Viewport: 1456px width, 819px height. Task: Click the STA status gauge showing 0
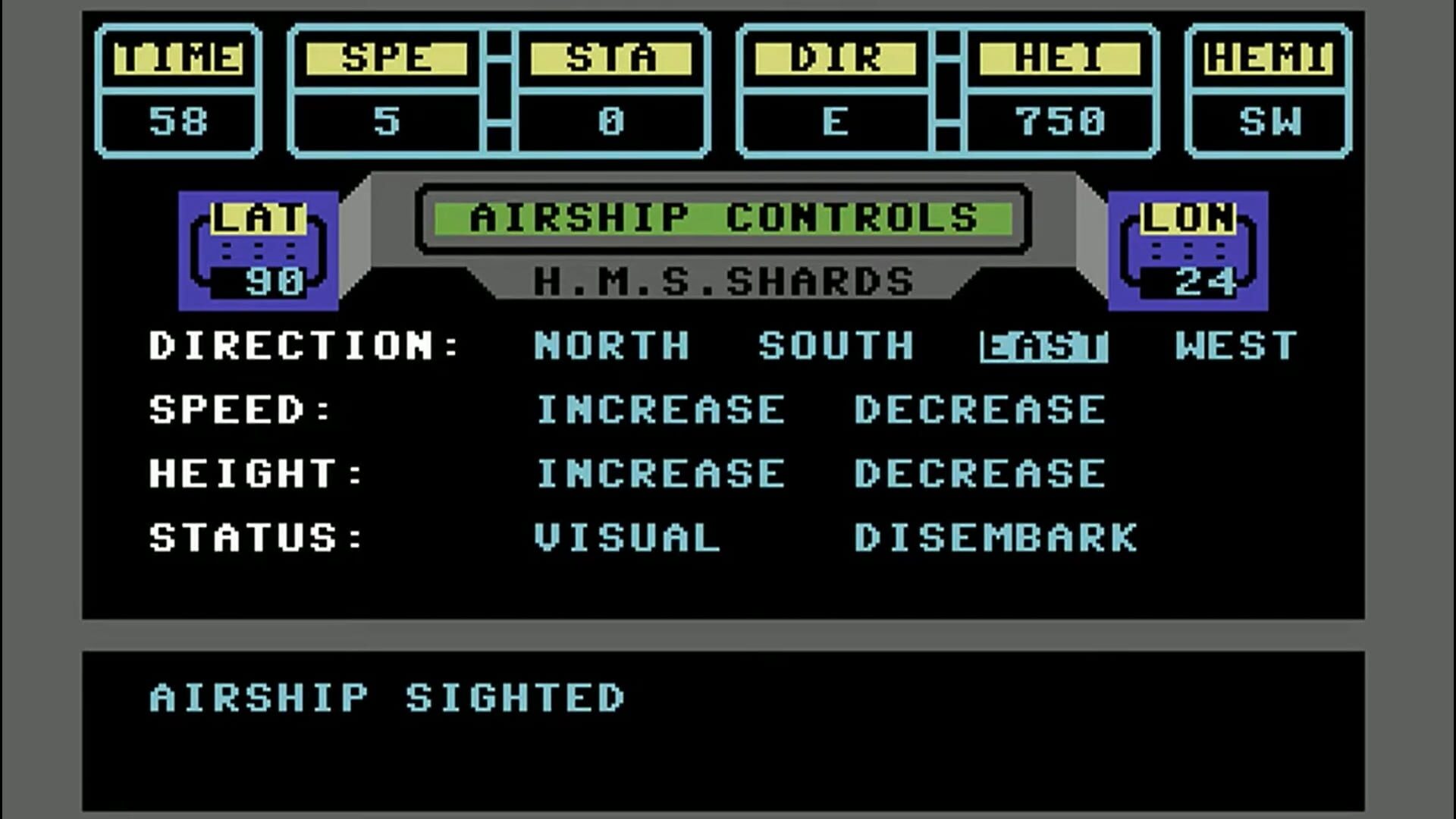[614, 91]
